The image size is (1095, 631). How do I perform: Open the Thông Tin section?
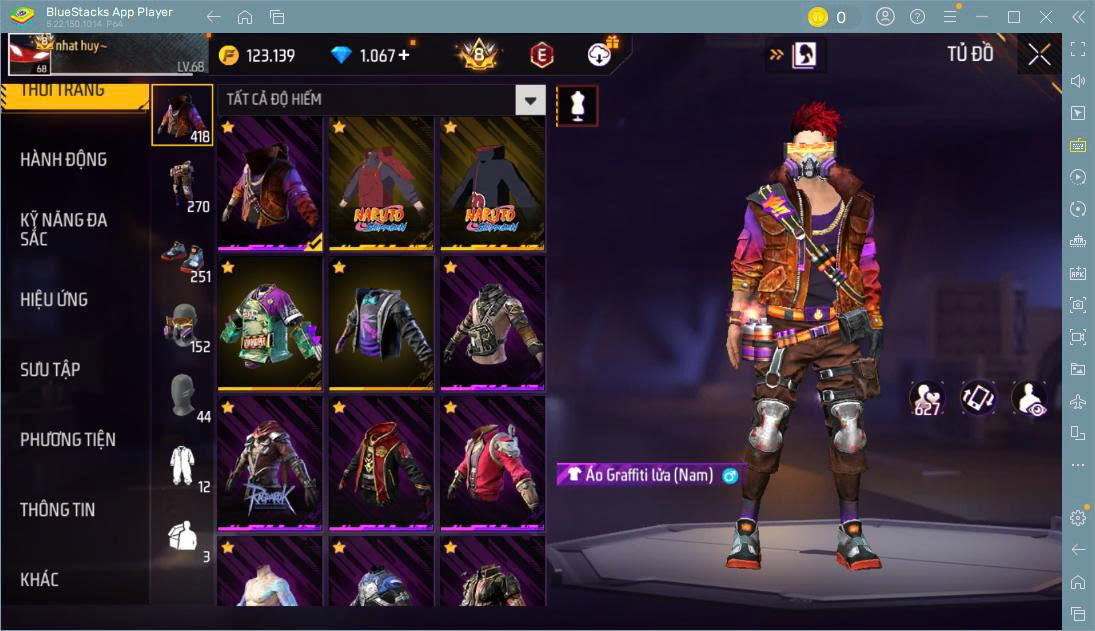tap(58, 510)
